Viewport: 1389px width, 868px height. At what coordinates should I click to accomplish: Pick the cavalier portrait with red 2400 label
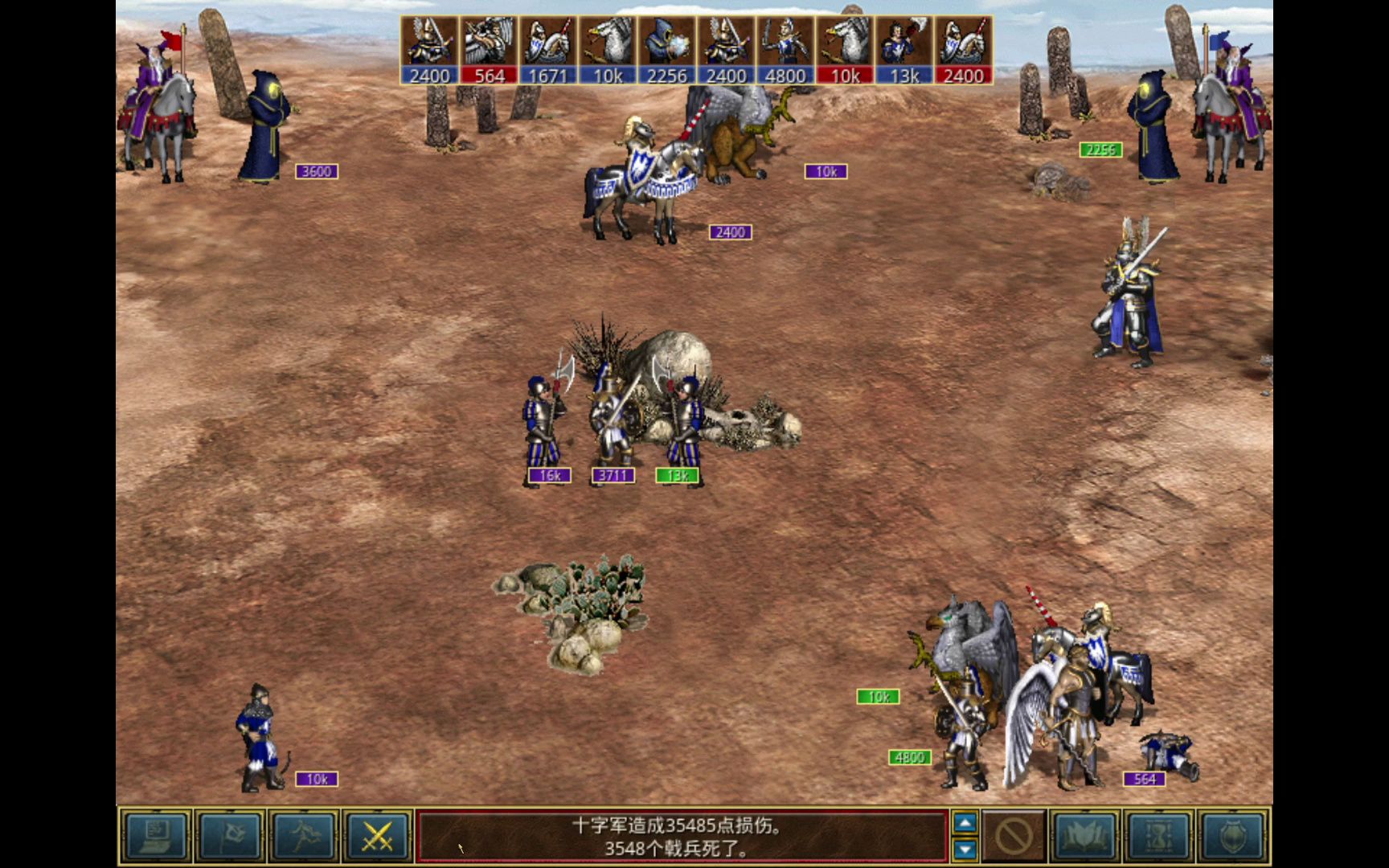click(964, 50)
